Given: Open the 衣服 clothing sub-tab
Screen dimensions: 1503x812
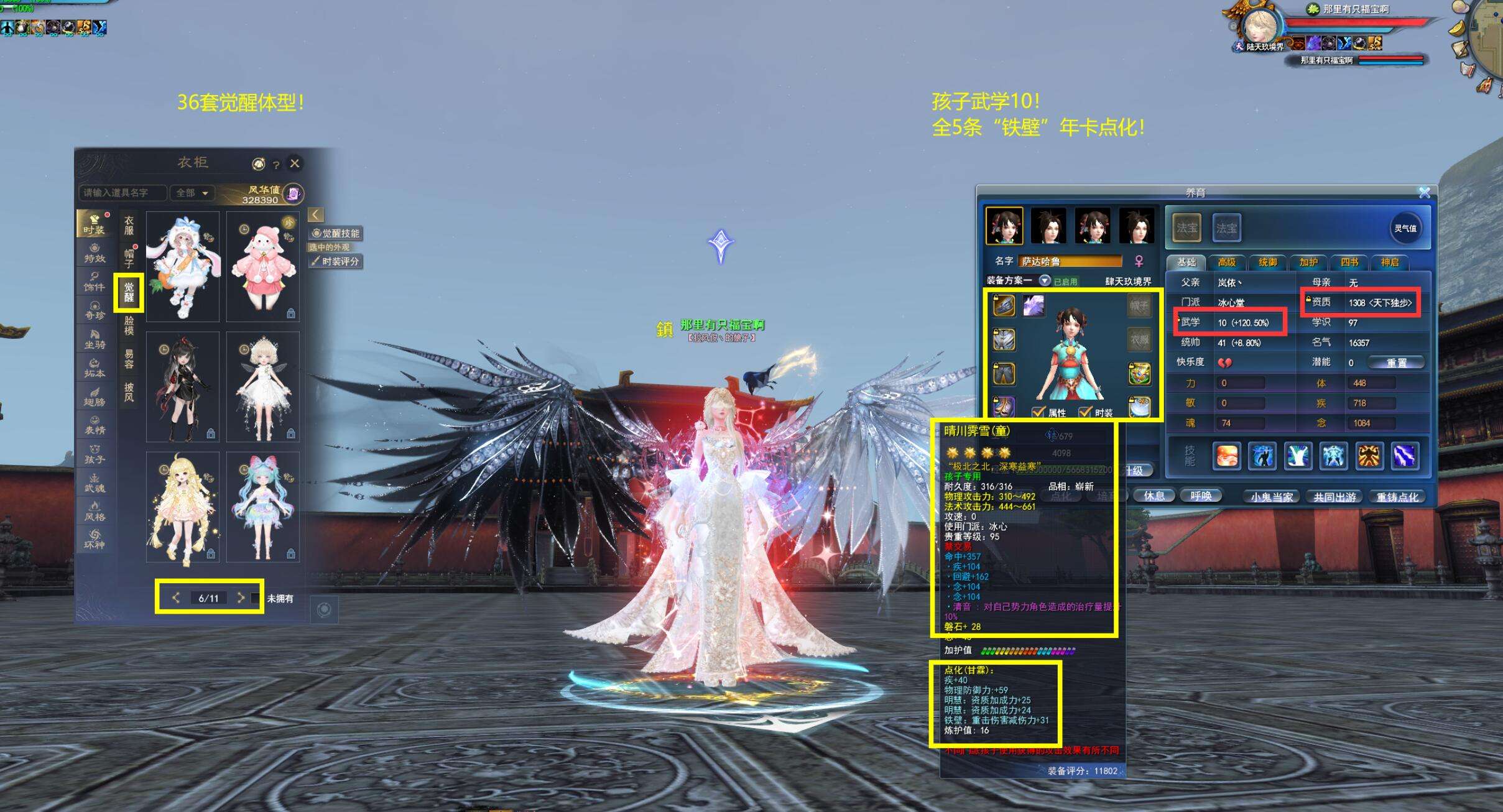Looking at the screenshot, I should (x=129, y=225).
